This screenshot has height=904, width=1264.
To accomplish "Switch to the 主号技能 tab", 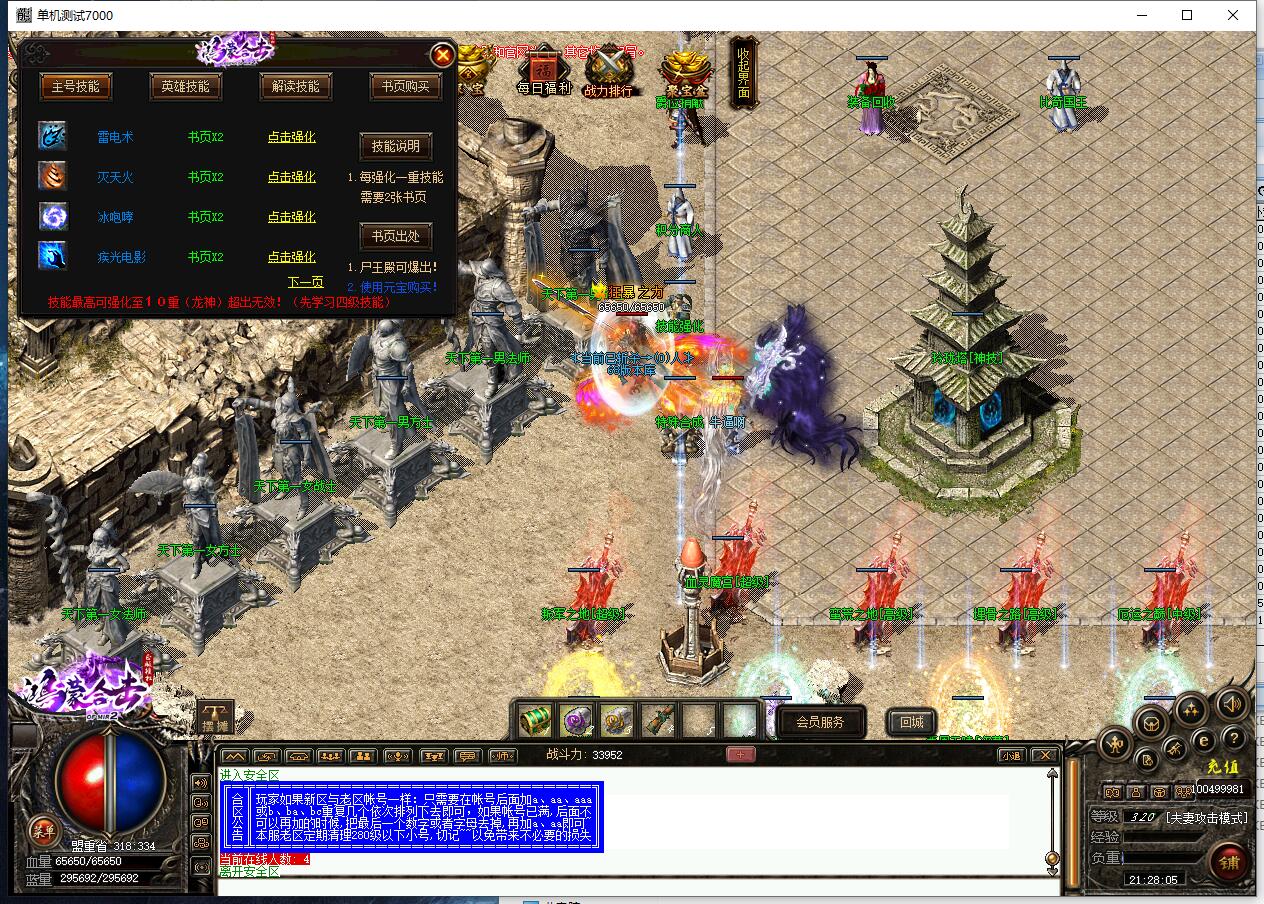I will pos(76,86).
